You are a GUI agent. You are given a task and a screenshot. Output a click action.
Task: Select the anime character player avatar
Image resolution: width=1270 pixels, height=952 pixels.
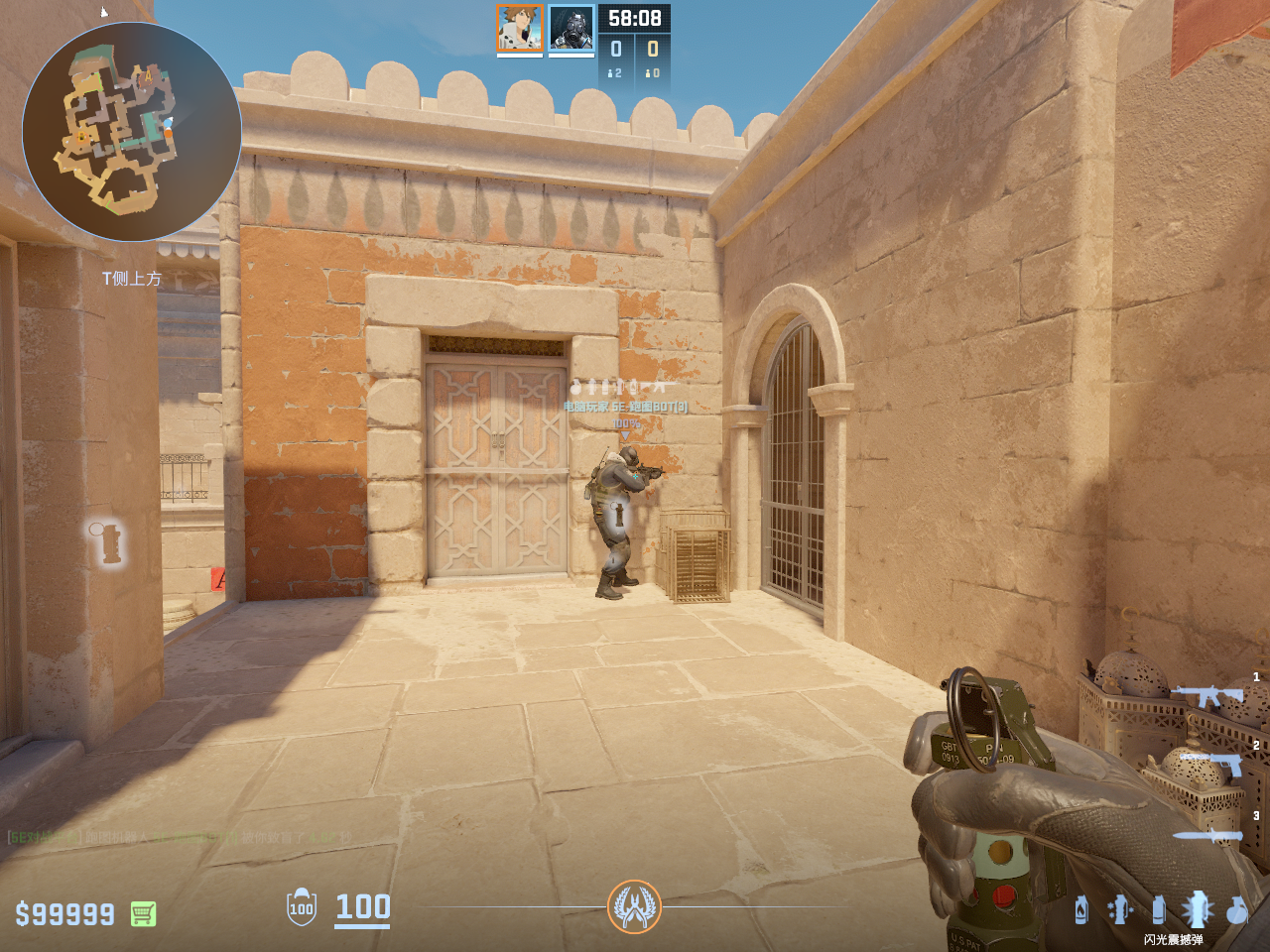(519, 28)
